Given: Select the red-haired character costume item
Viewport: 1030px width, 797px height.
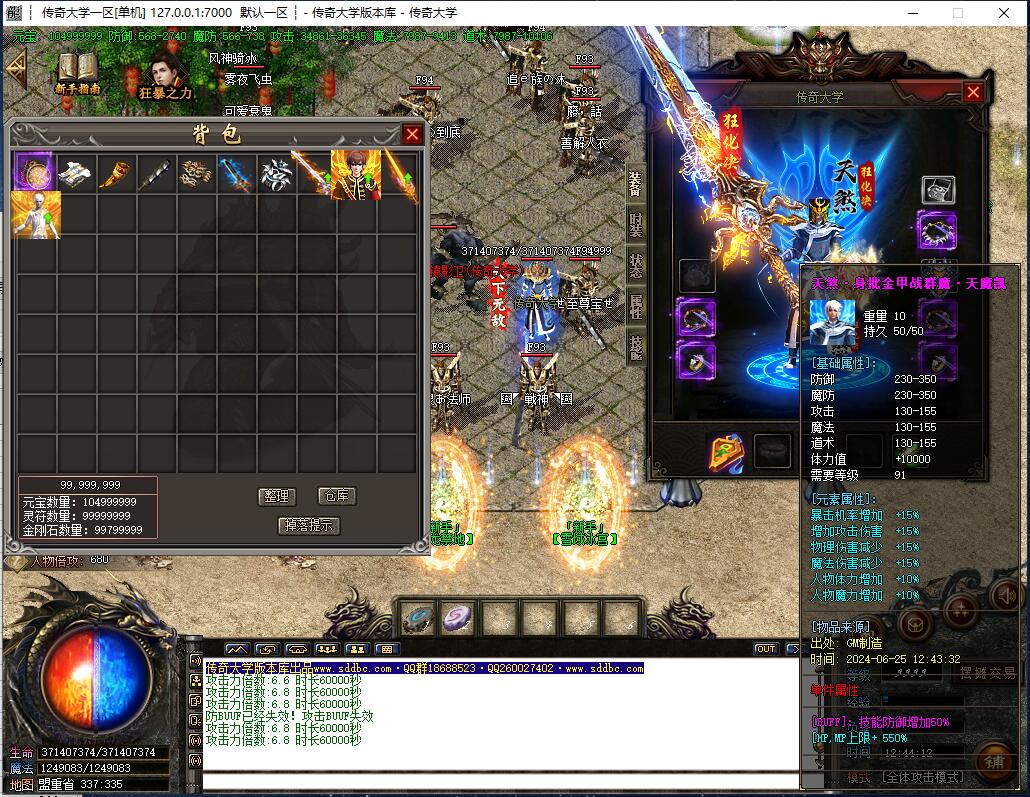Looking at the screenshot, I should pyautogui.click(x=355, y=174).
